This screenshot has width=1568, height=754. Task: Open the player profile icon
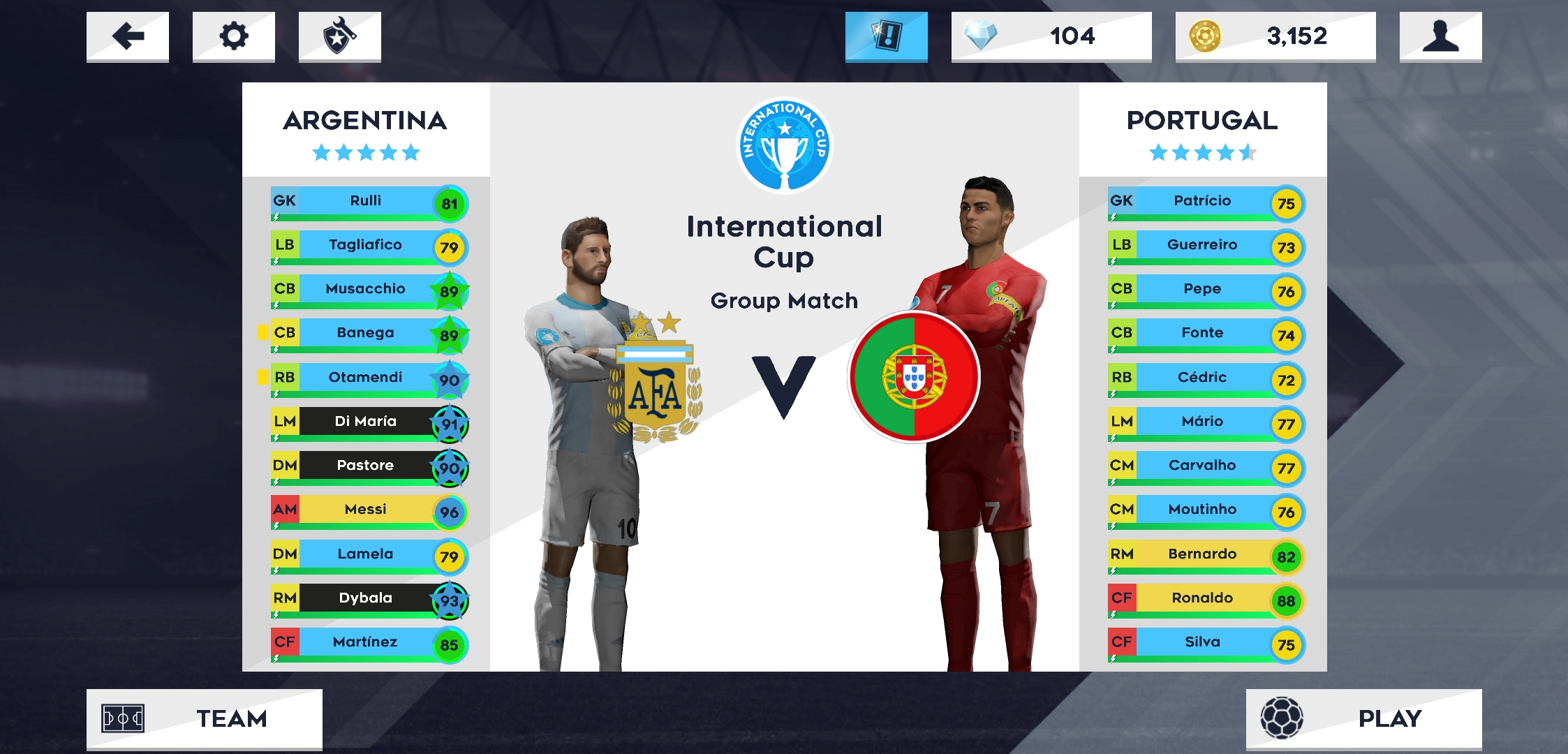point(1440,36)
